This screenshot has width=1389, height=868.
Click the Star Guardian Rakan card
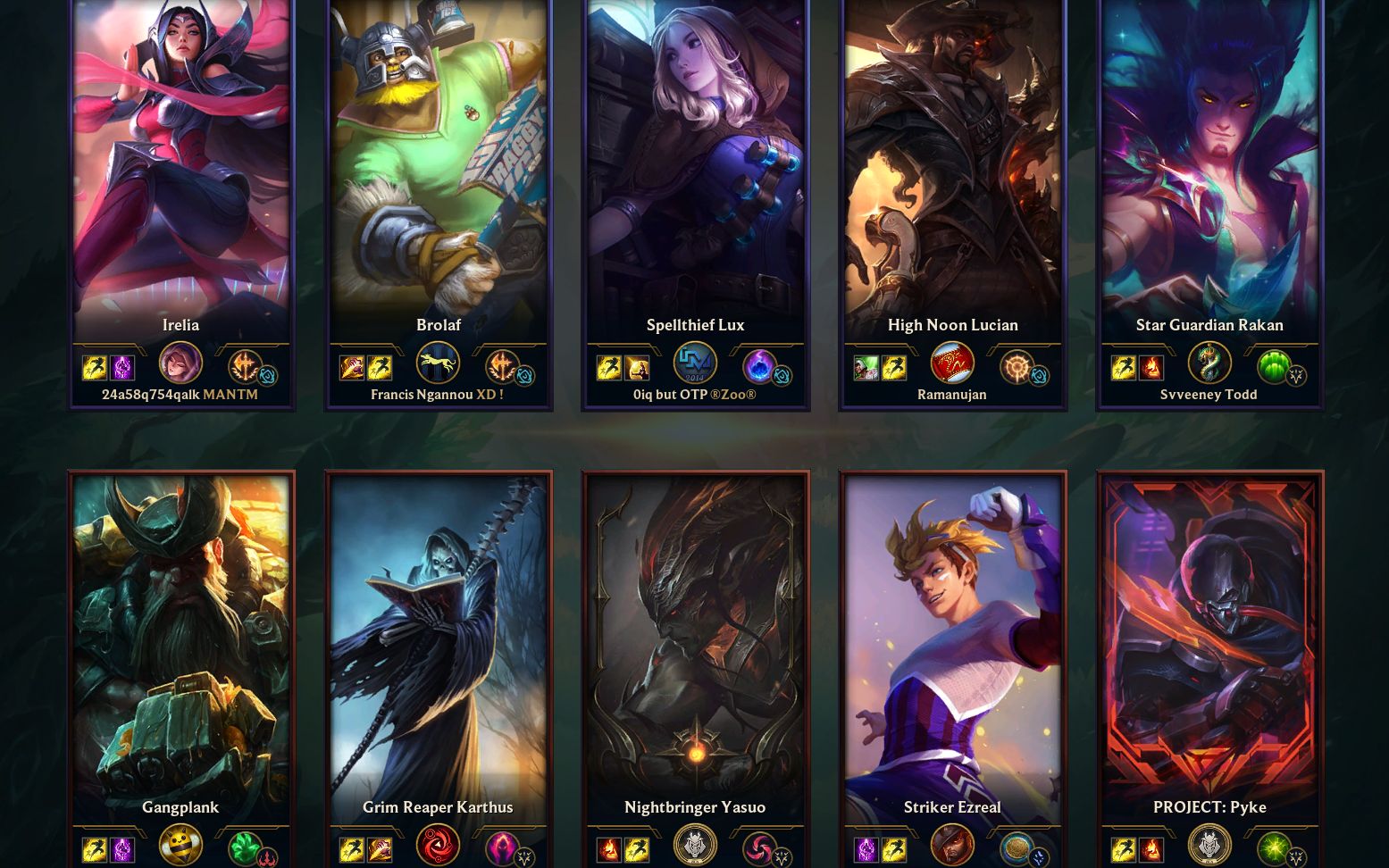tap(1209, 170)
